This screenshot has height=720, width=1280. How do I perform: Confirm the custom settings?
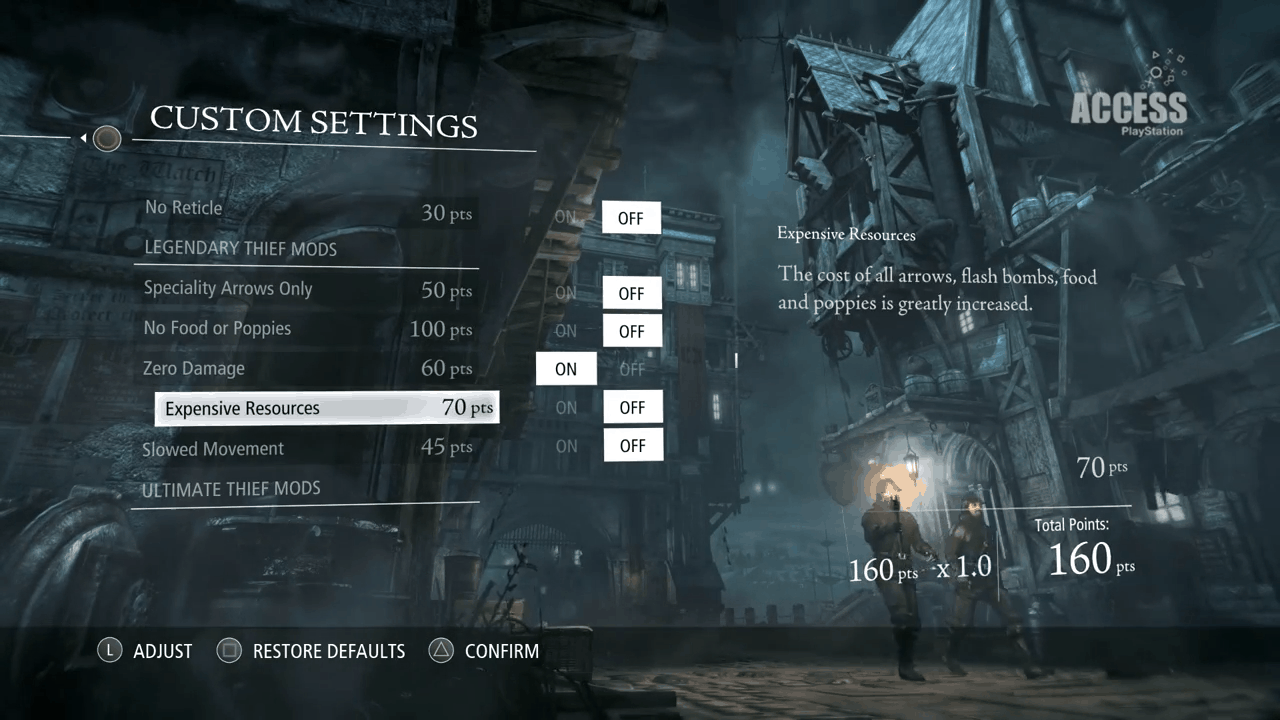485,652
